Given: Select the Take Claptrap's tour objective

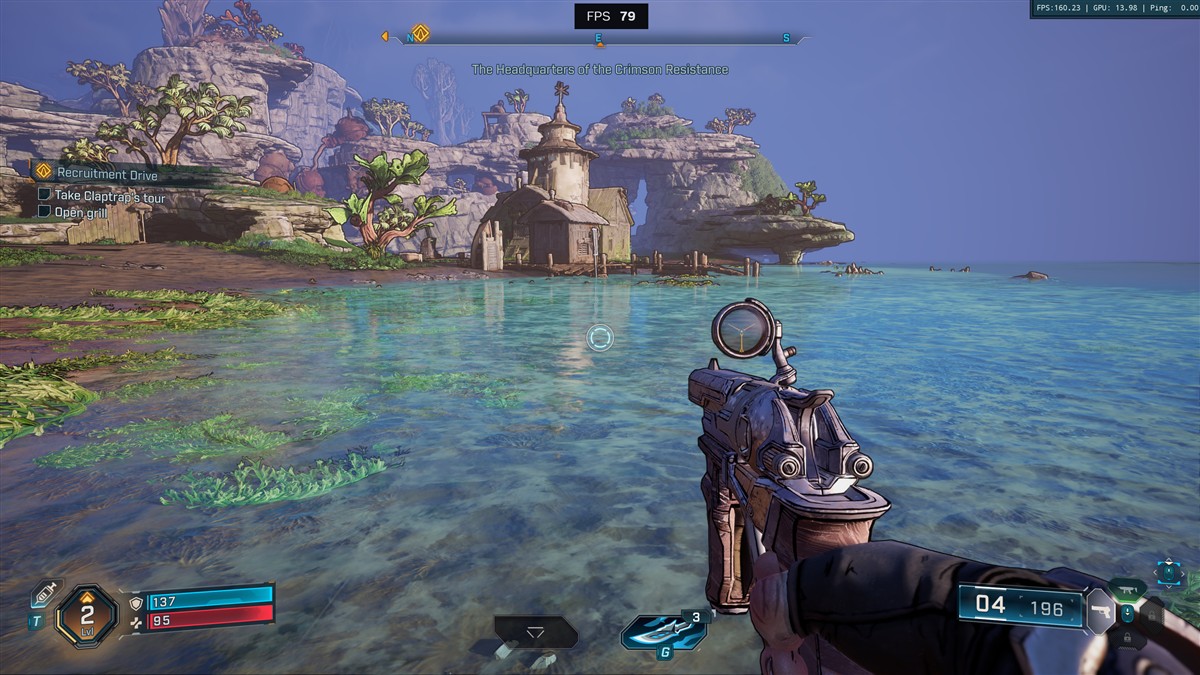Looking at the screenshot, I should pos(110,196).
